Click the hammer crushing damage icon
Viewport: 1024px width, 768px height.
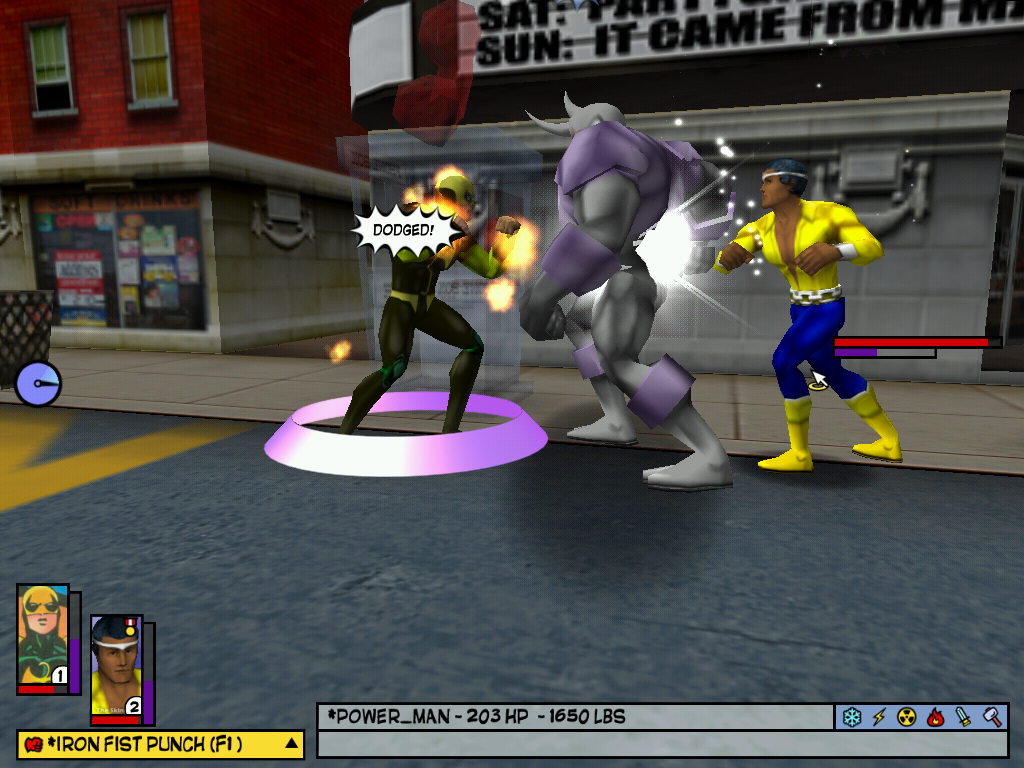tap(991, 717)
